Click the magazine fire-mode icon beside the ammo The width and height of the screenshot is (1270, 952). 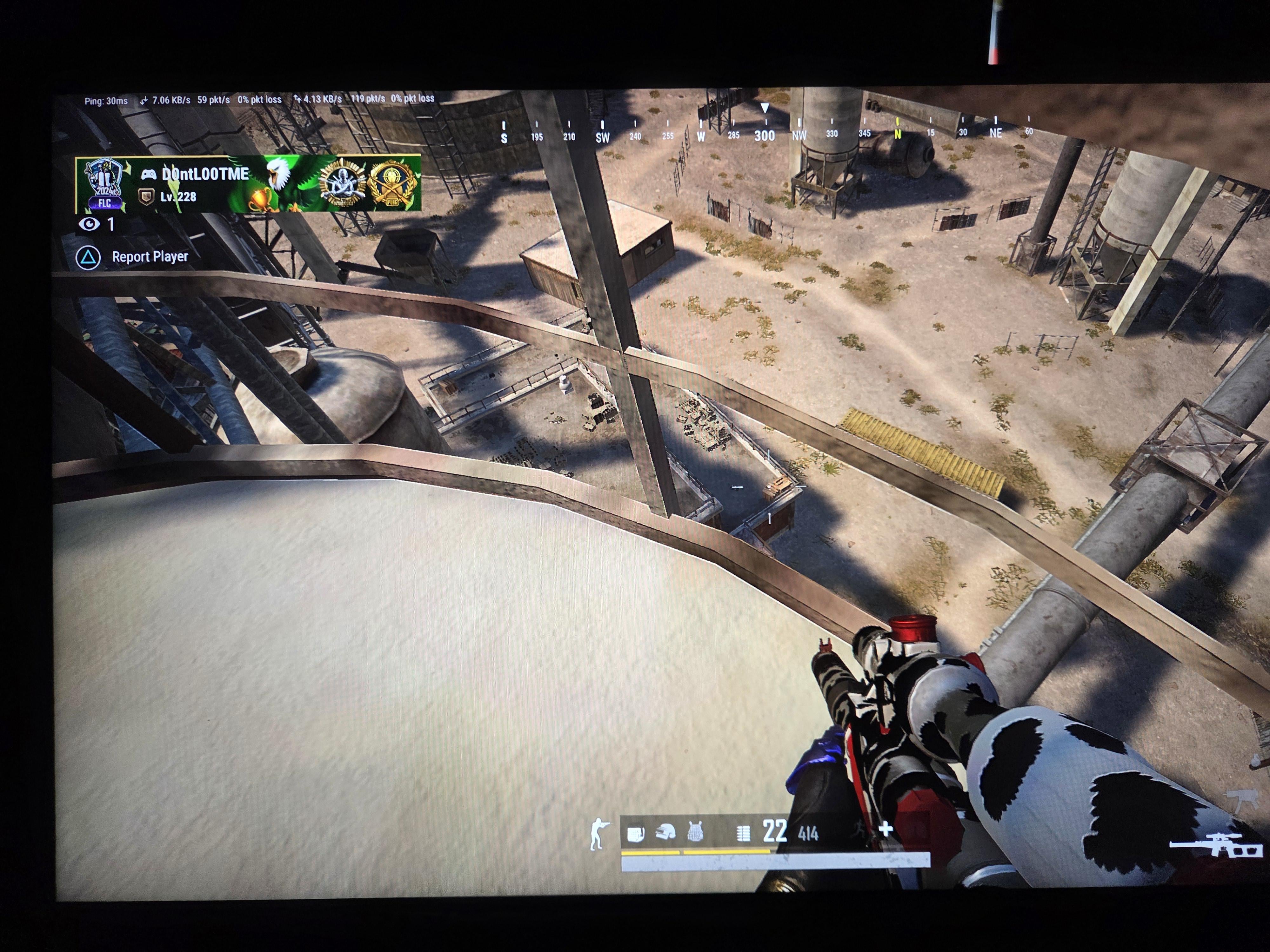pyautogui.click(x=743, y=833)
